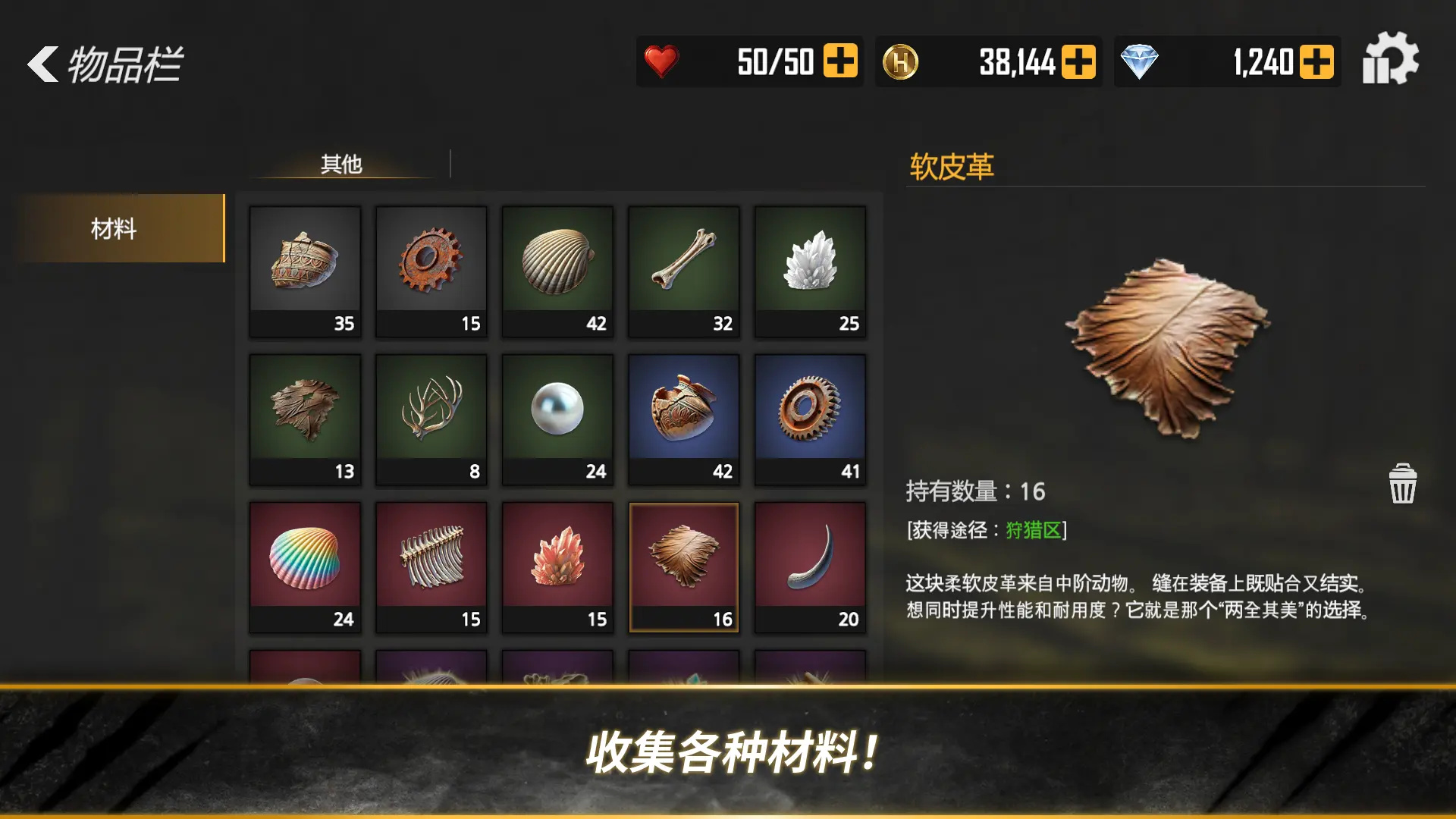
Task: Select the rainbow shell item showing 24
Action: 305,566
